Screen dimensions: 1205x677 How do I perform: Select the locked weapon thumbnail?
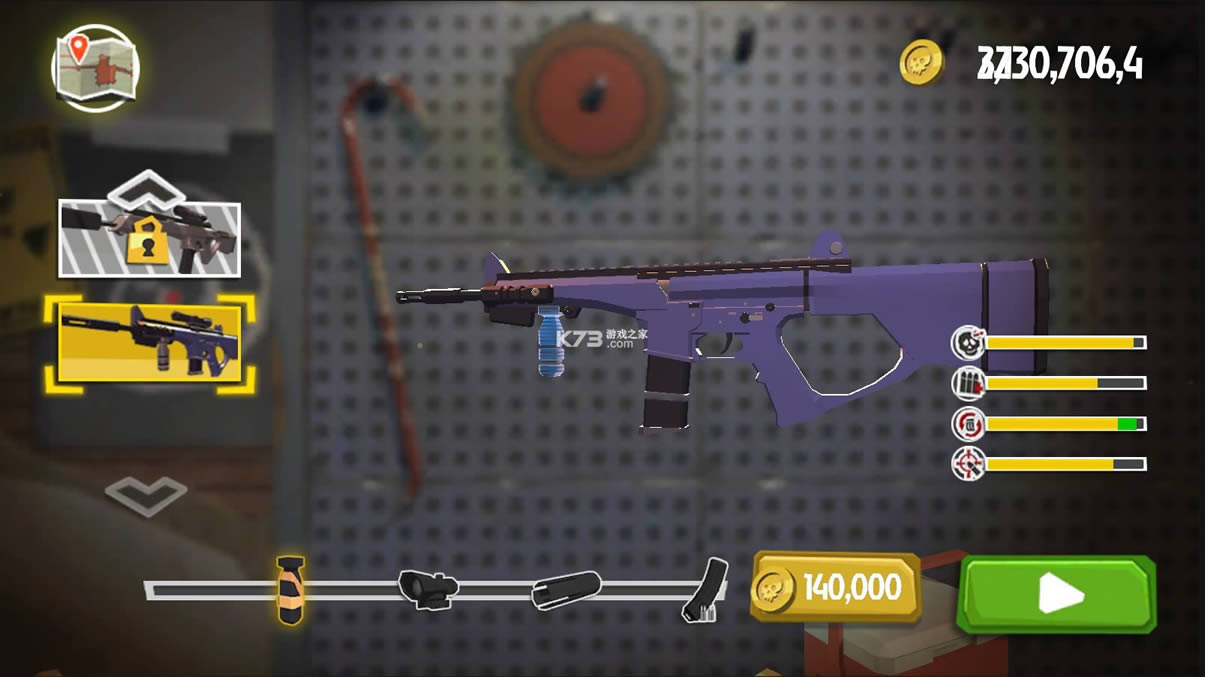point(149,238)
